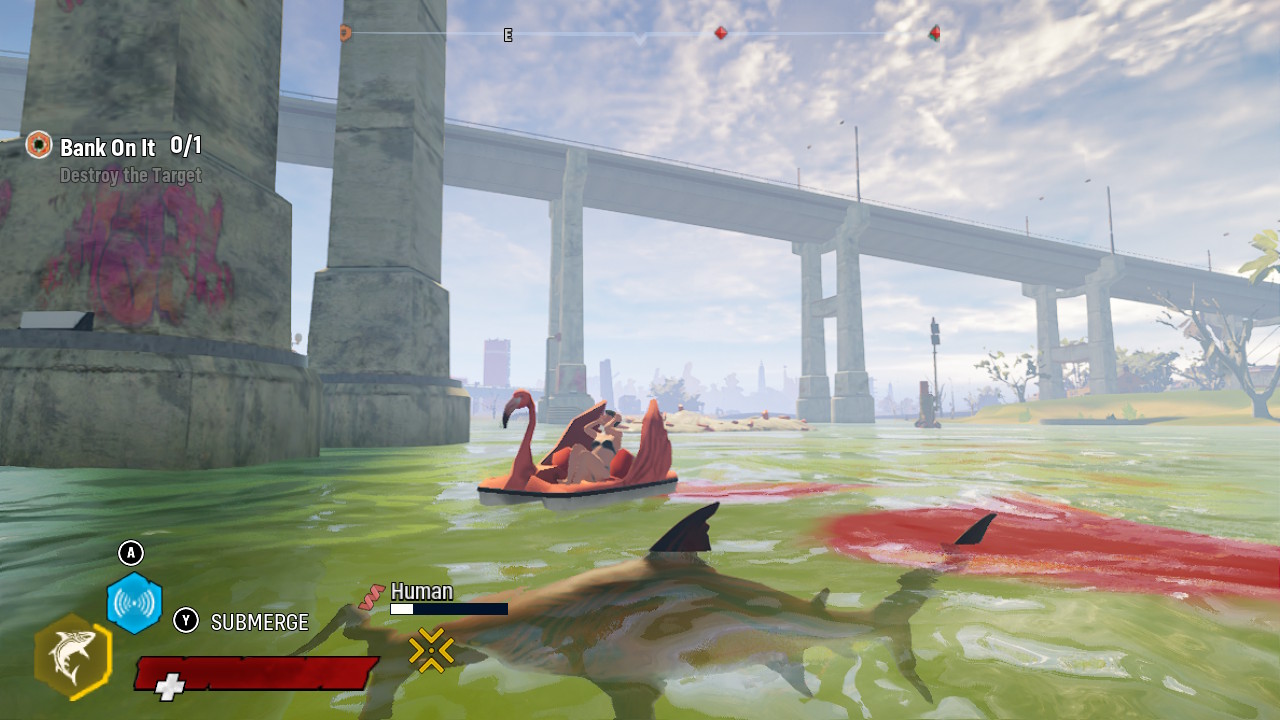Viewport: 1280px width, 720px height.
Task: Open the yellow shark hexagon icon
Action: pyautogui.click(x=73, y=656)
